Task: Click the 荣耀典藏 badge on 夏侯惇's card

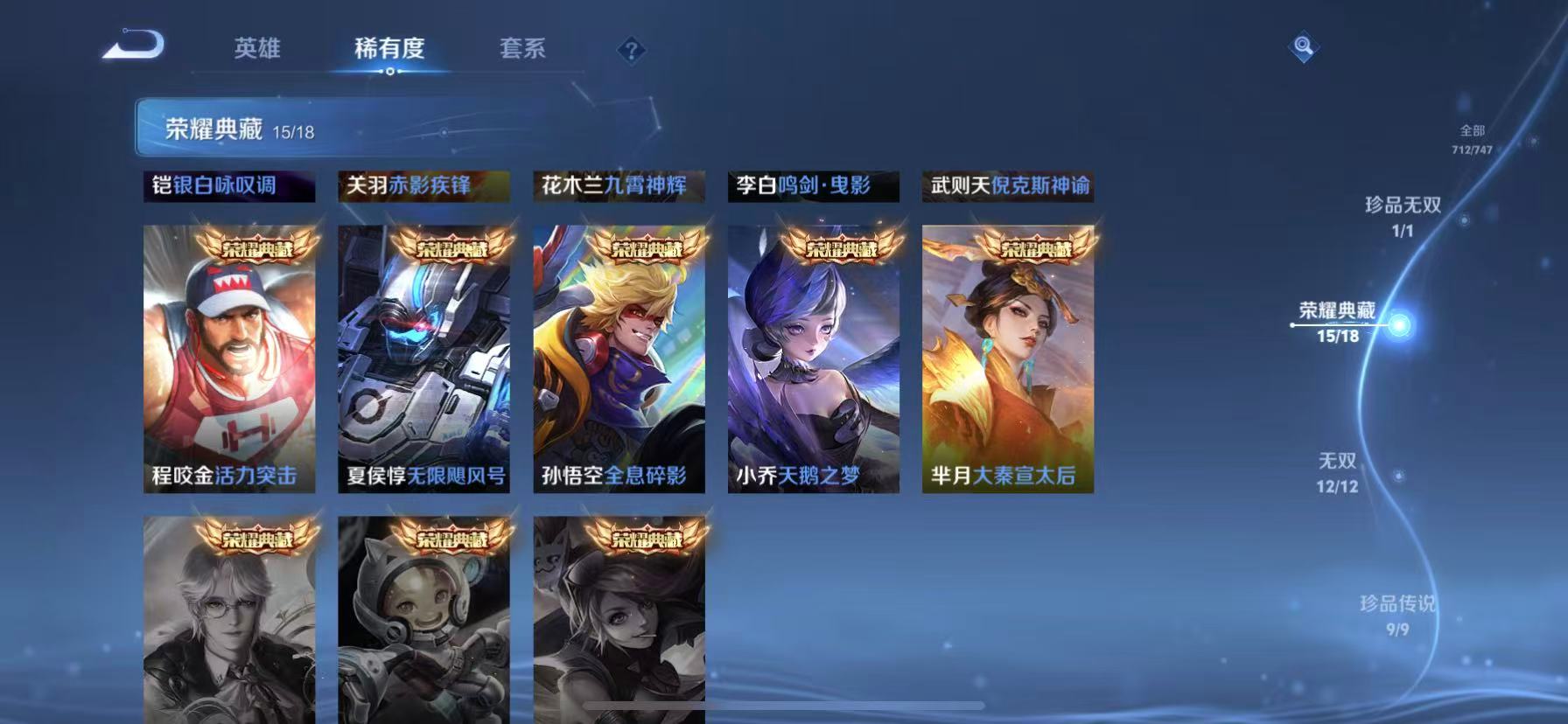Action: click(x=452, y=247)
